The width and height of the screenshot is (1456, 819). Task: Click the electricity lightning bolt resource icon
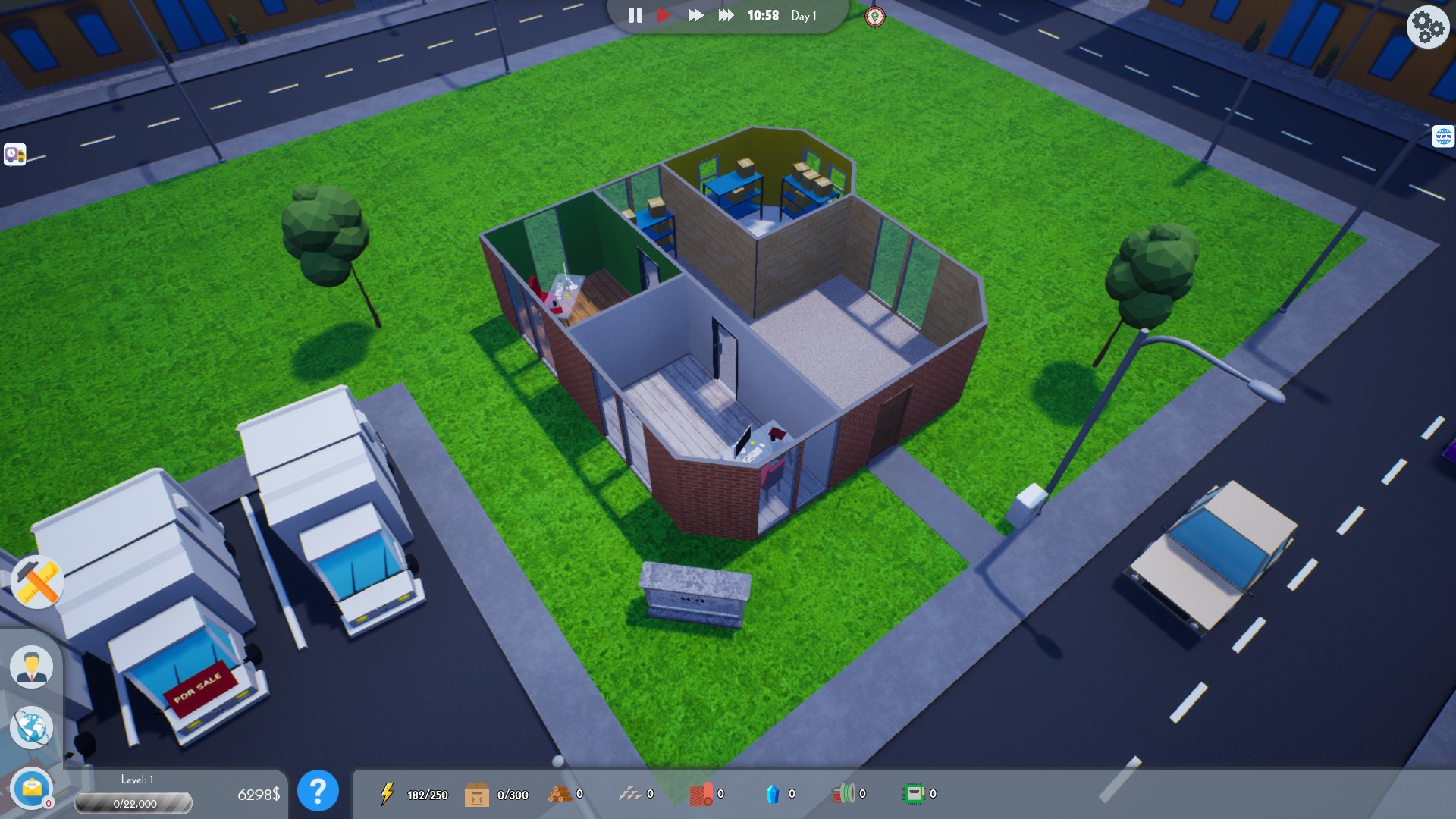(388, 793)
